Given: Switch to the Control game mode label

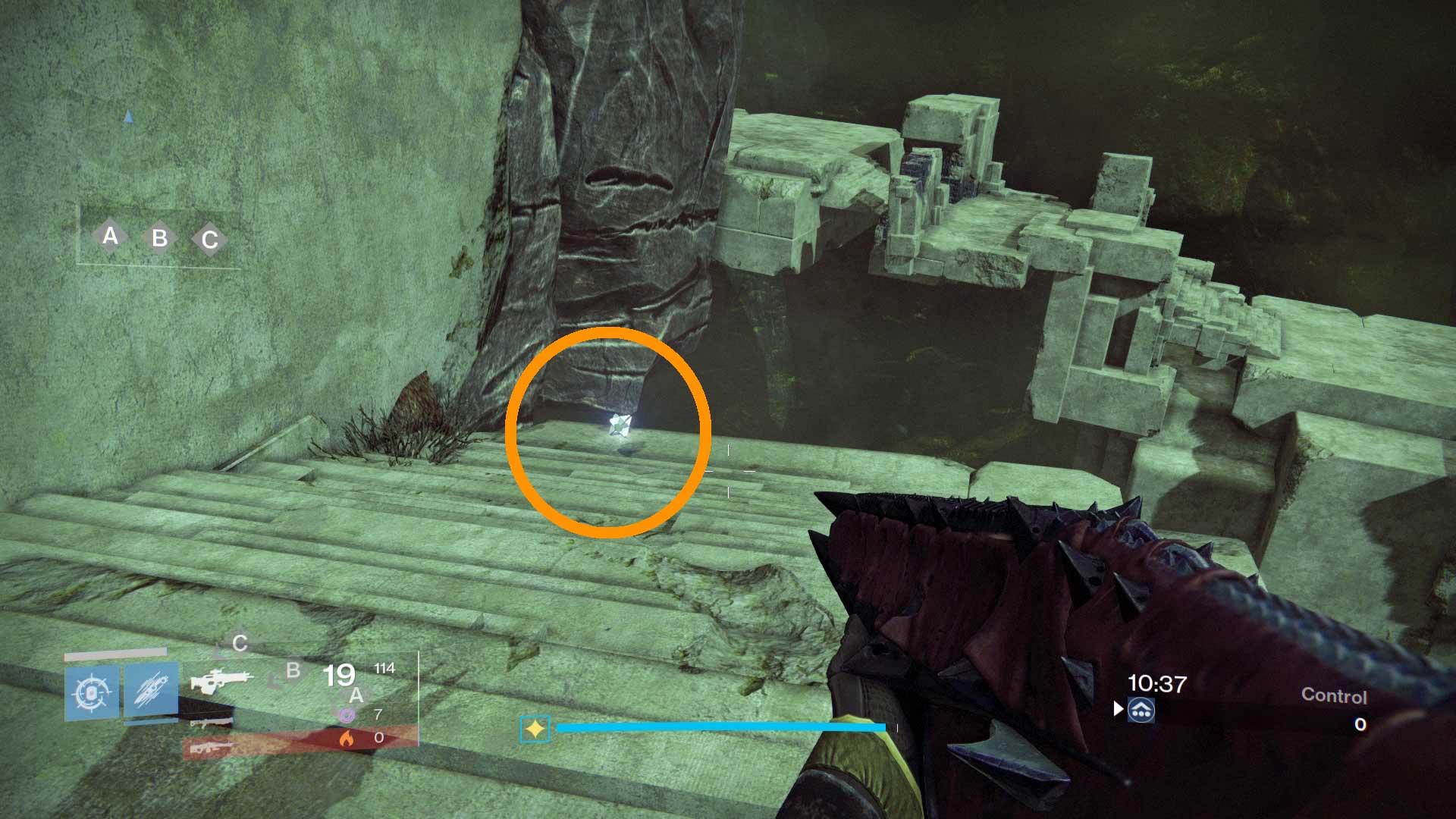Looking at the screenshot, I should pyautogui.click(x=1335, y=695).
